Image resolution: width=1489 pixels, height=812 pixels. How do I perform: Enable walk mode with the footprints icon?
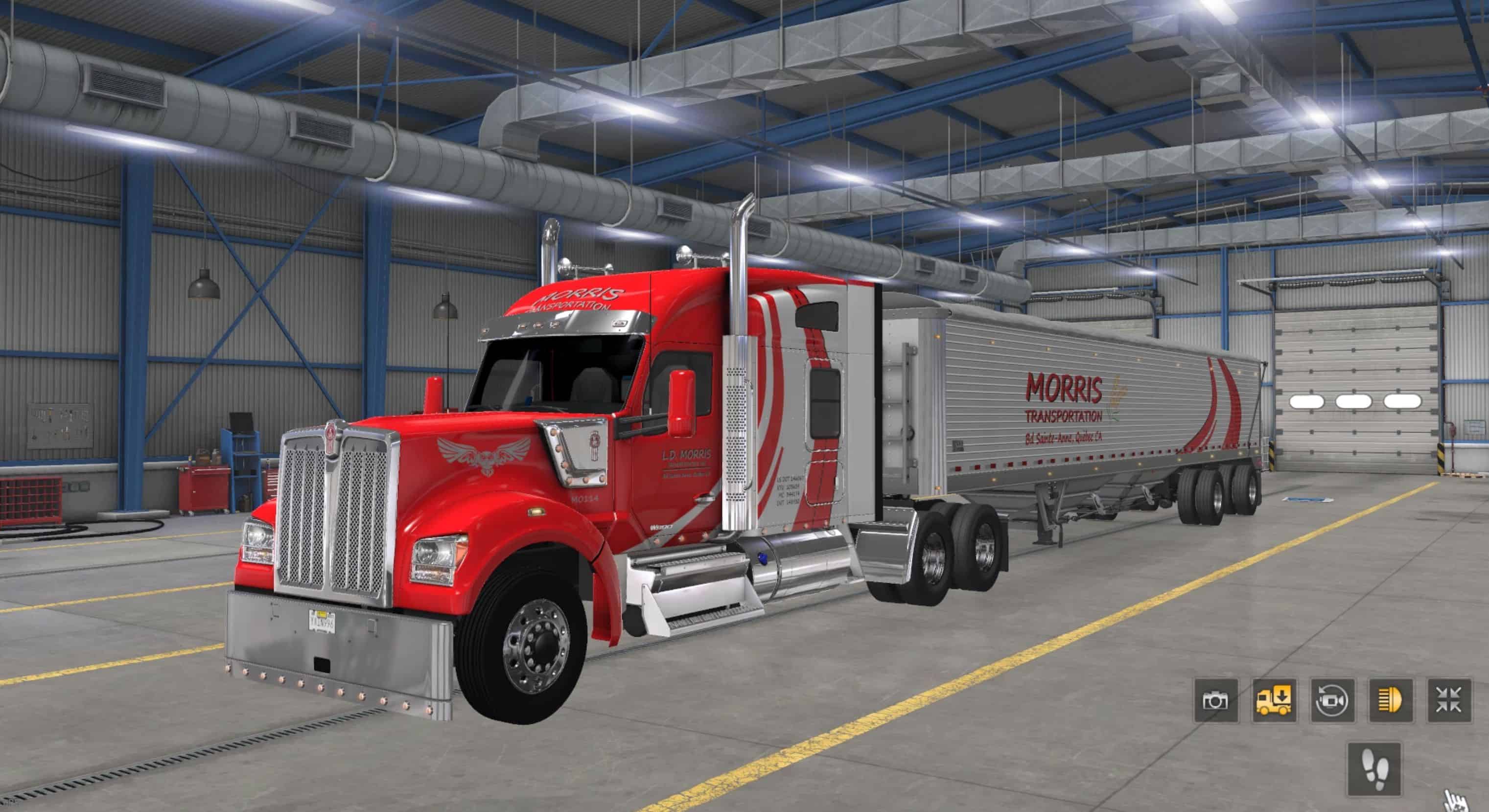(1374, 769)
